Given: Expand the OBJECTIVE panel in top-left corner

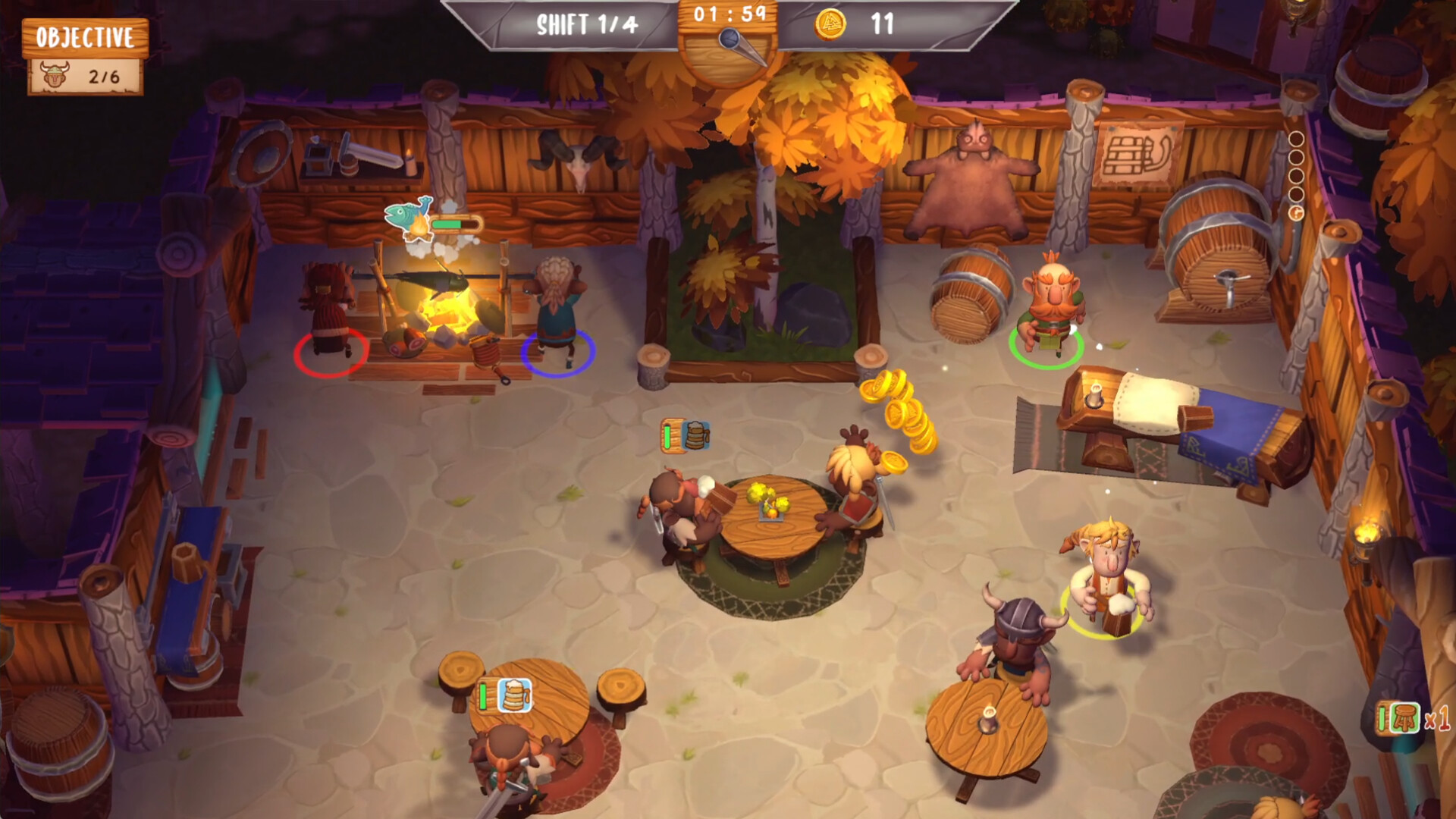Looking at the screenshot, I should click(84, 34).
